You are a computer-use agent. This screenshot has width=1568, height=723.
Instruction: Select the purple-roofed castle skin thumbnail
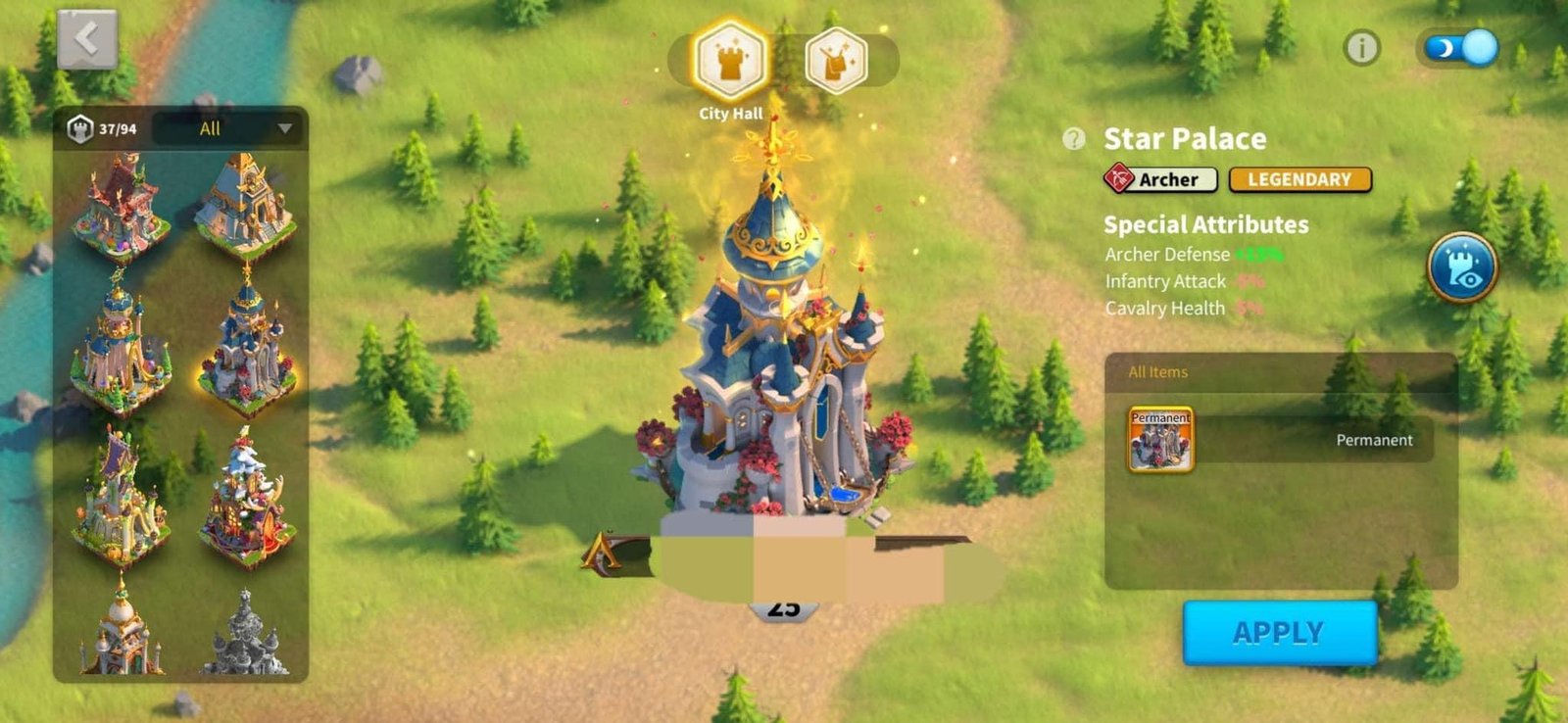120,500
